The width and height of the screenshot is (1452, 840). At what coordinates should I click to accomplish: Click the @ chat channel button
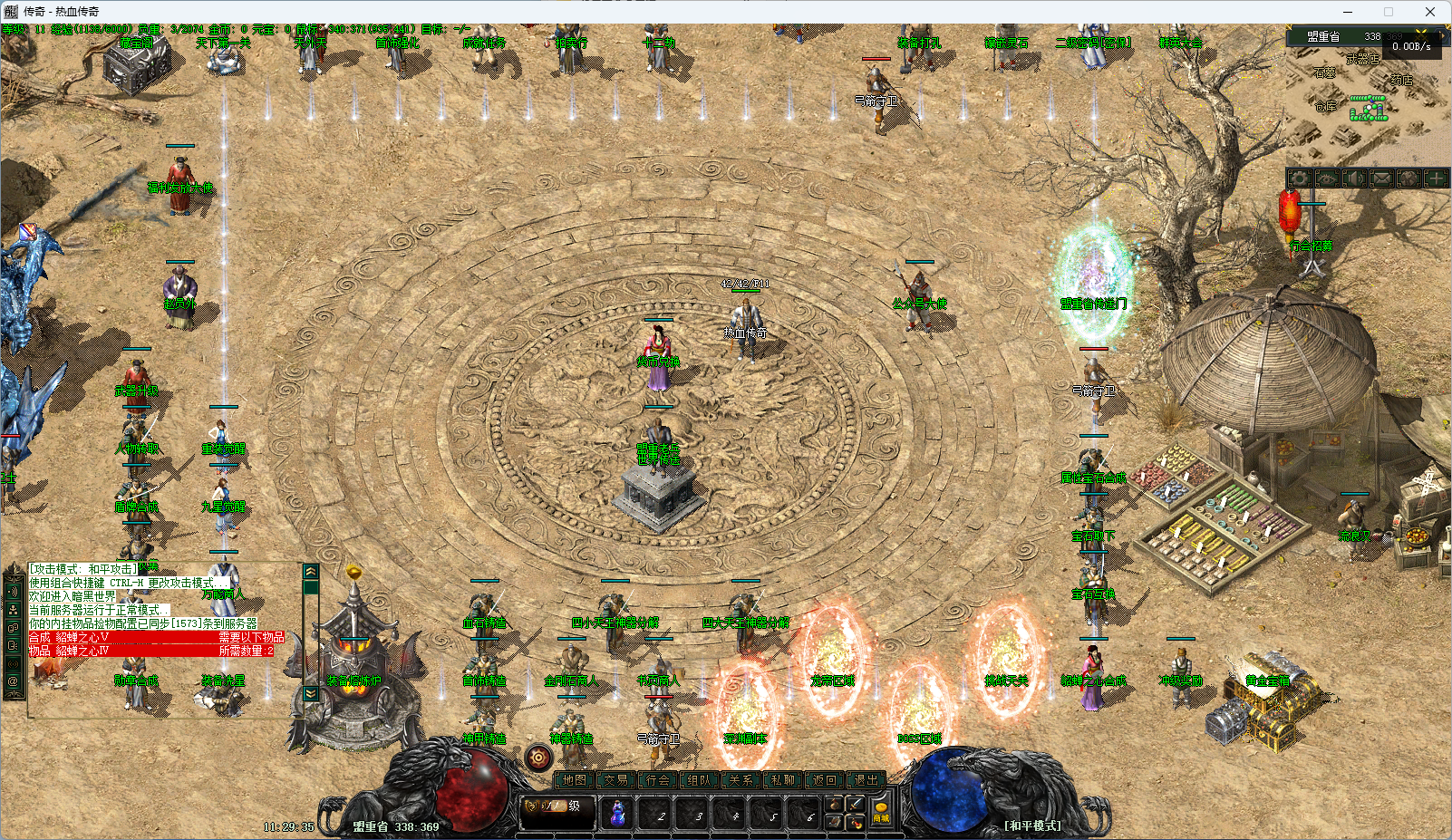(13, 681)
